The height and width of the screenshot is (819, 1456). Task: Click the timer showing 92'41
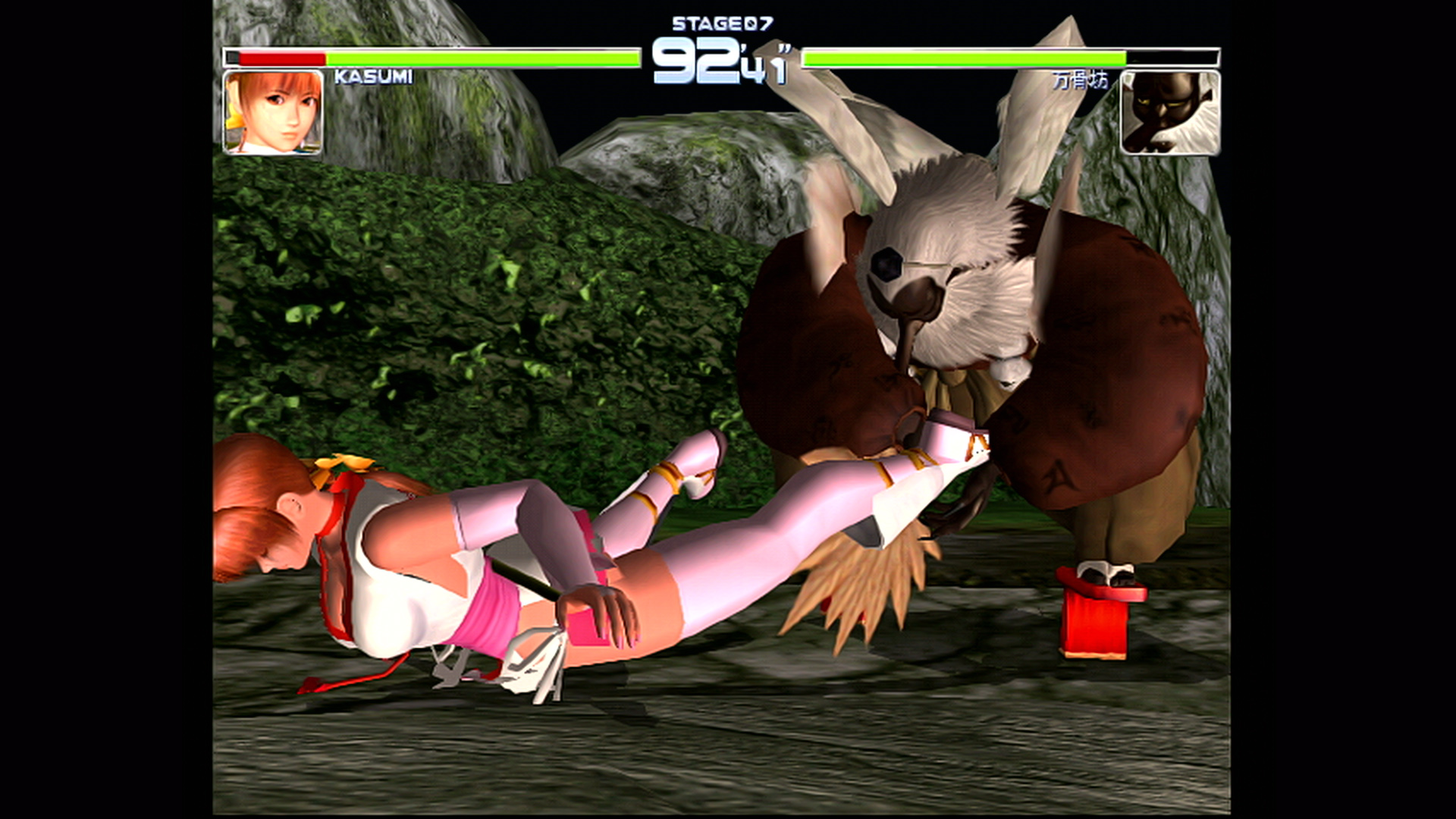pos(722,61)
